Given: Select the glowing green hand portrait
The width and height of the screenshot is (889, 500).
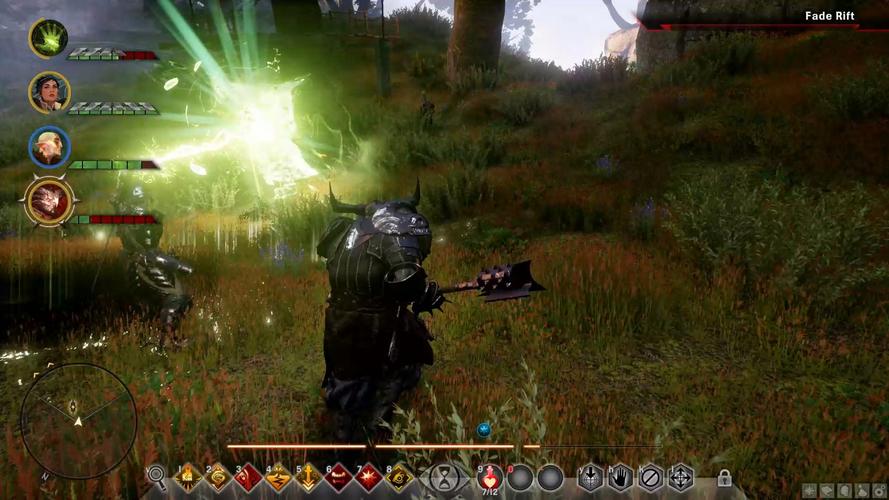Looking at the screenshot, I should 48,38.
